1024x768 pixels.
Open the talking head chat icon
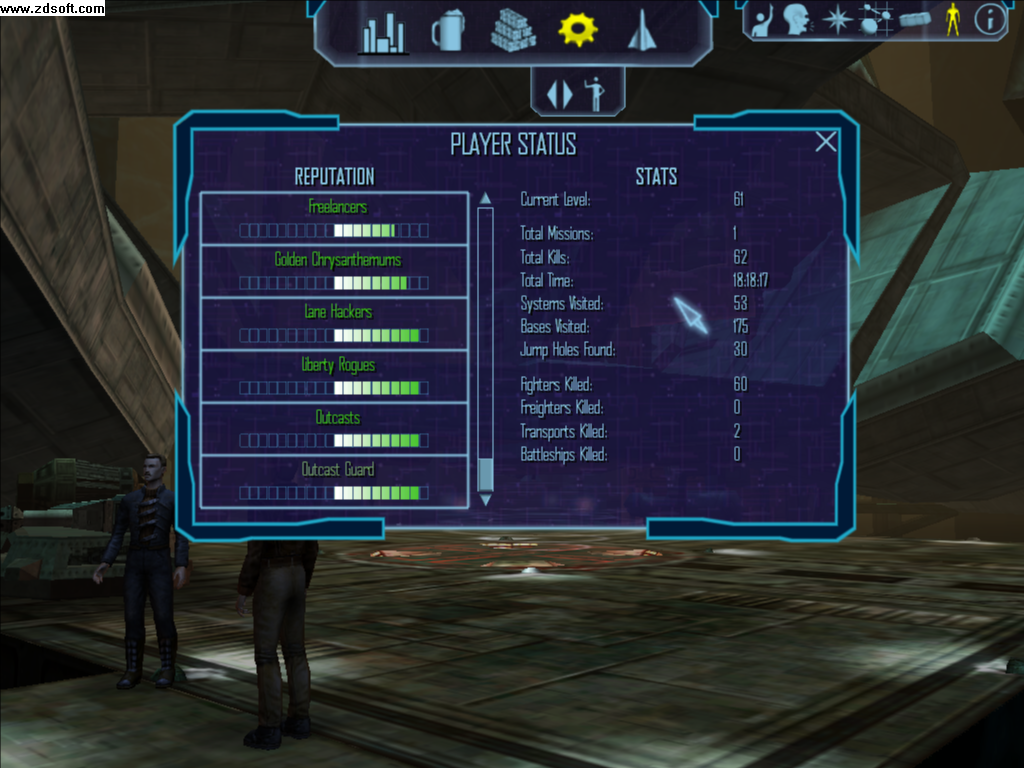796,19
